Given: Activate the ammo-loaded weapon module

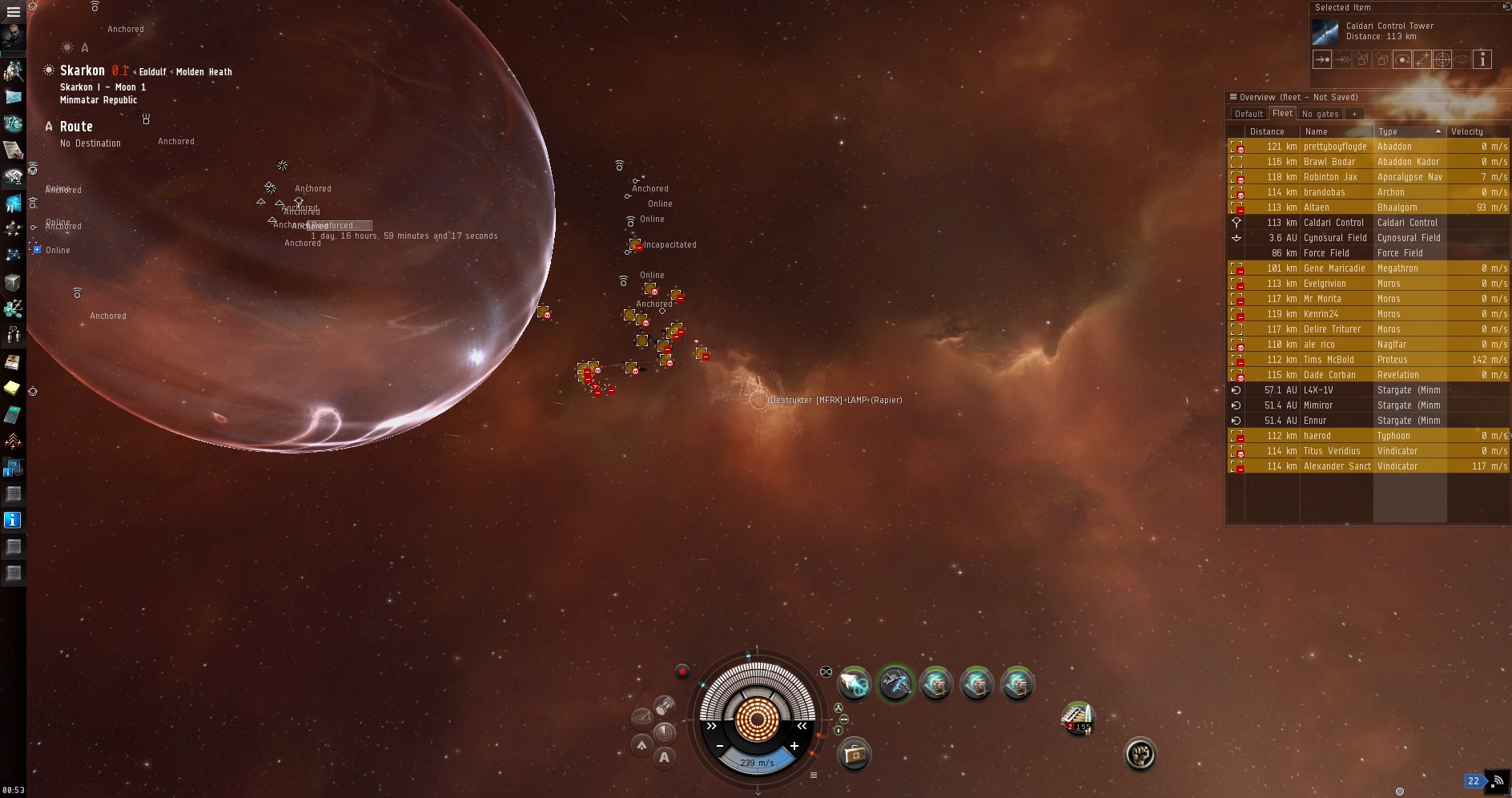Looking at the screenshot, I should (1077, 718).
